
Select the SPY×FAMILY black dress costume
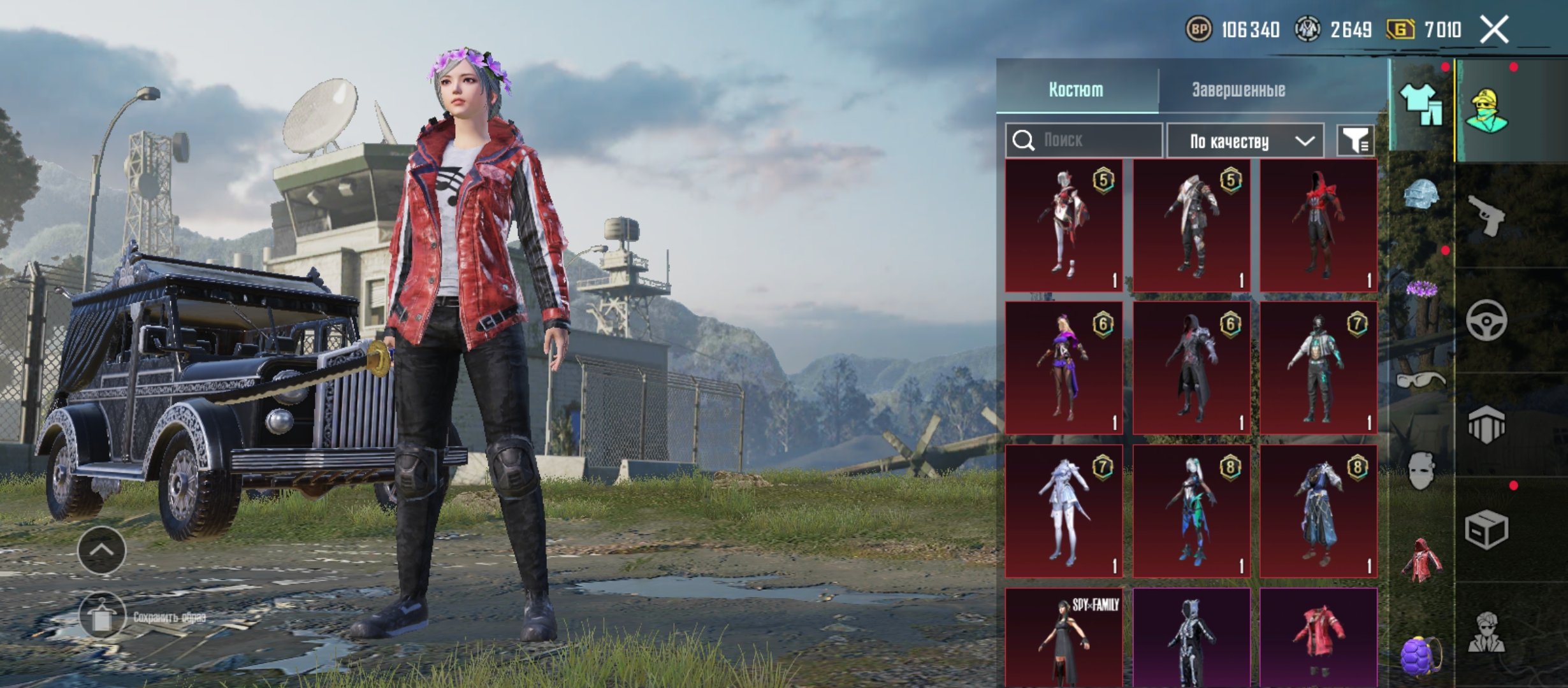(x=1064, y=638)
